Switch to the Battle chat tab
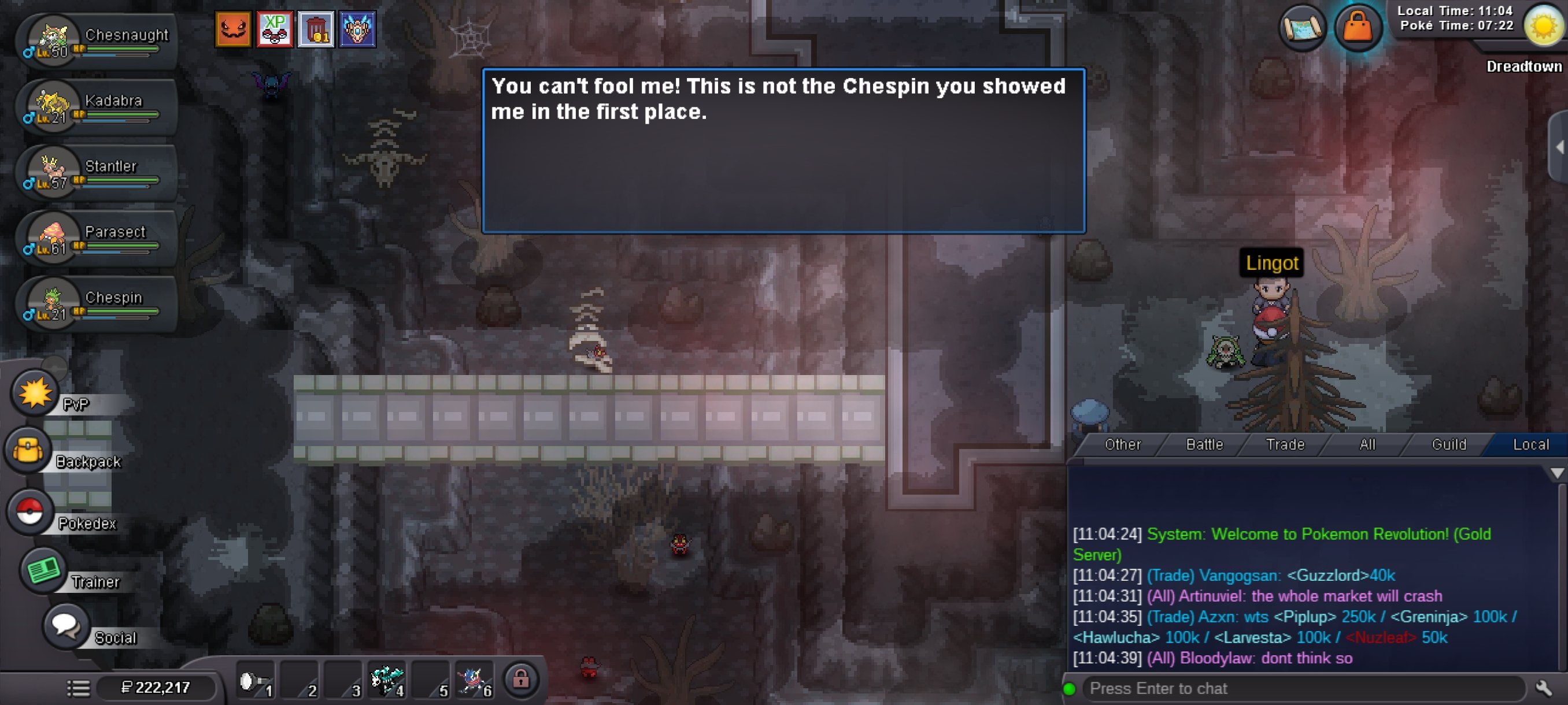 pyautogui.click(x=1204, y=444)
